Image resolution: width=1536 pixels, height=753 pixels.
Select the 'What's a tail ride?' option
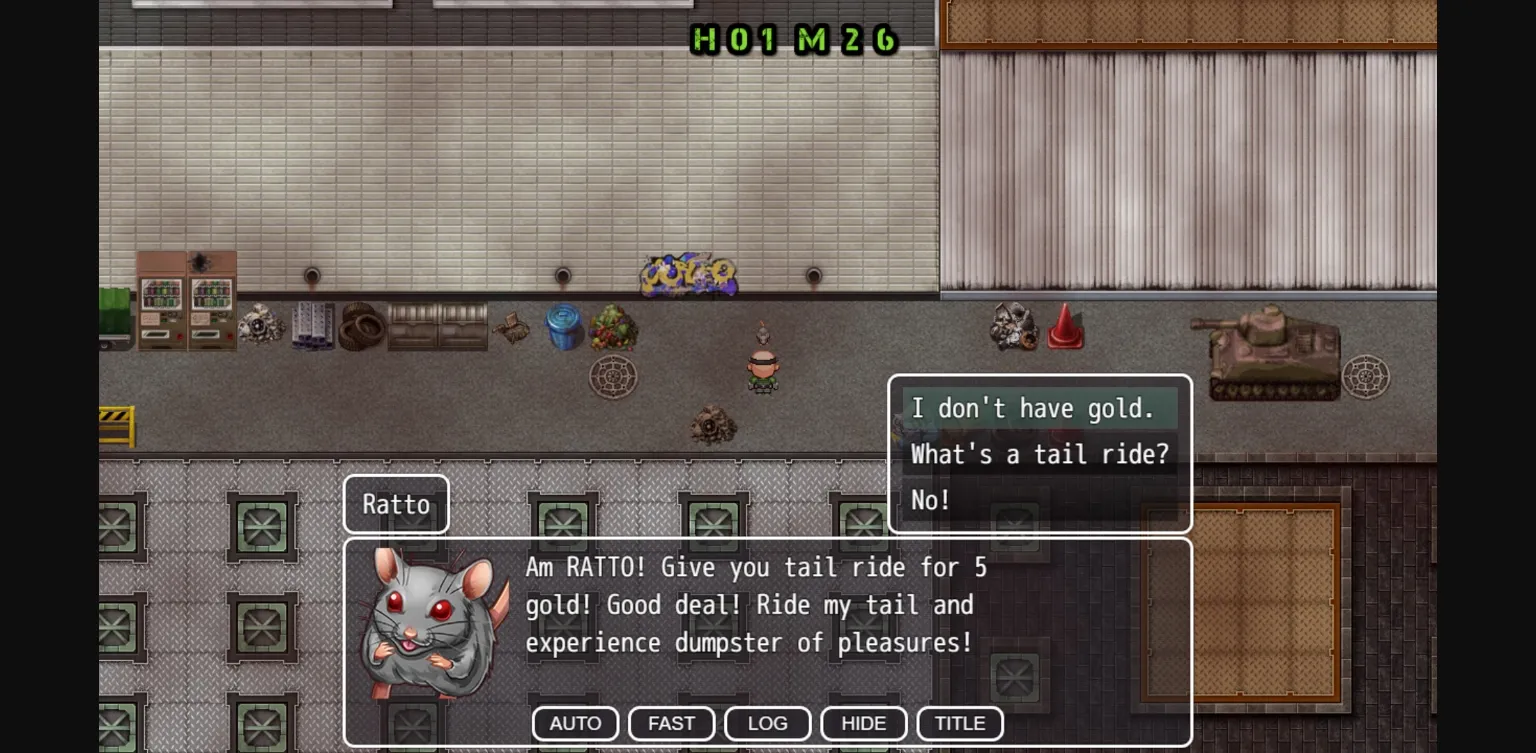tap(1038, 454)
